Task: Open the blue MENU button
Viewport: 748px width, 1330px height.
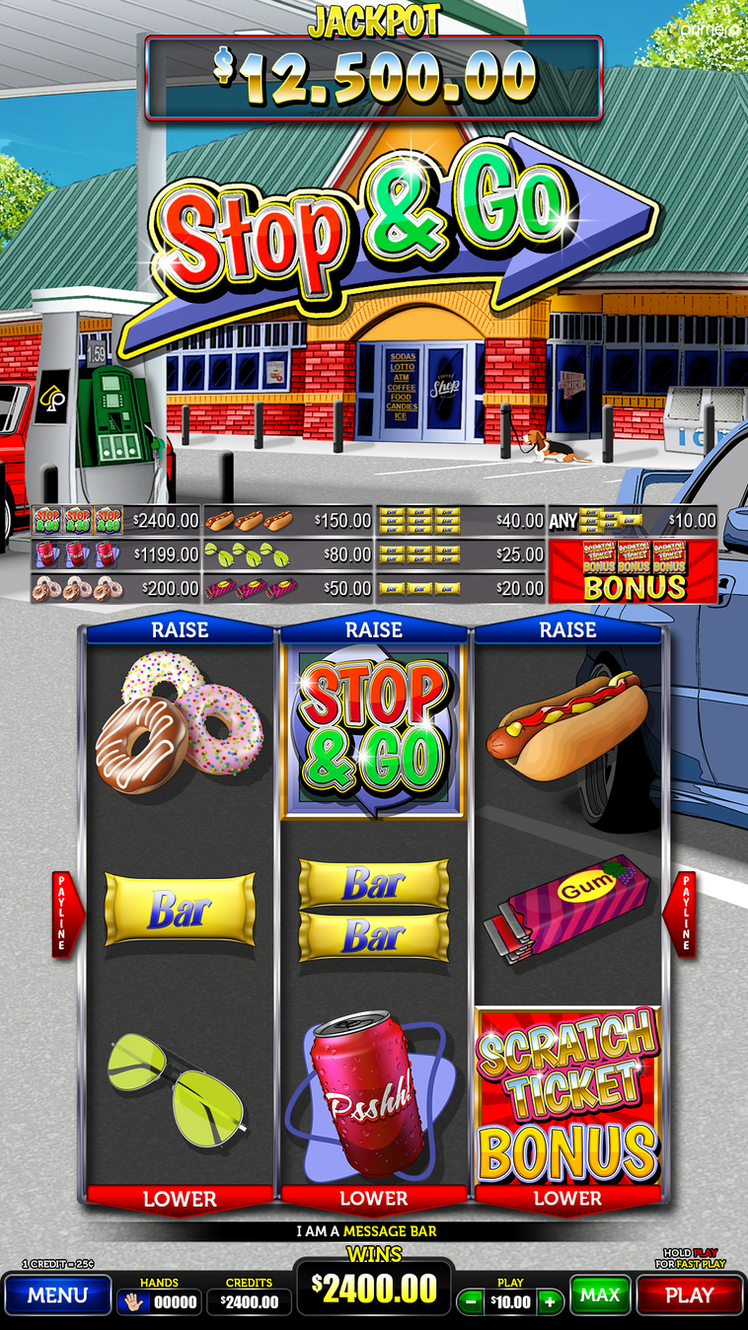Action: [x=57, y=1295]
